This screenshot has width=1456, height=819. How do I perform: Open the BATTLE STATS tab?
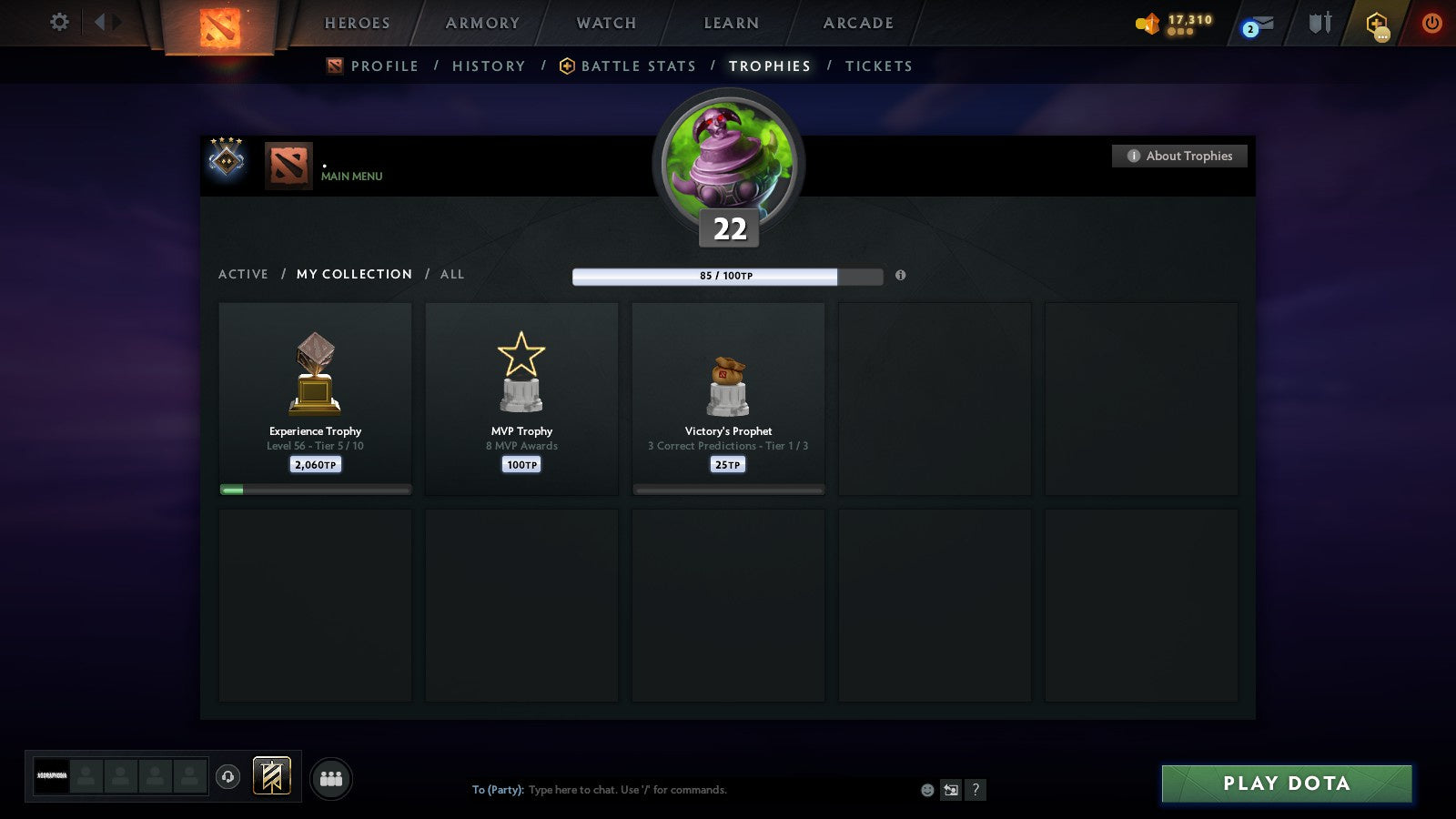(x=637, y=66)
